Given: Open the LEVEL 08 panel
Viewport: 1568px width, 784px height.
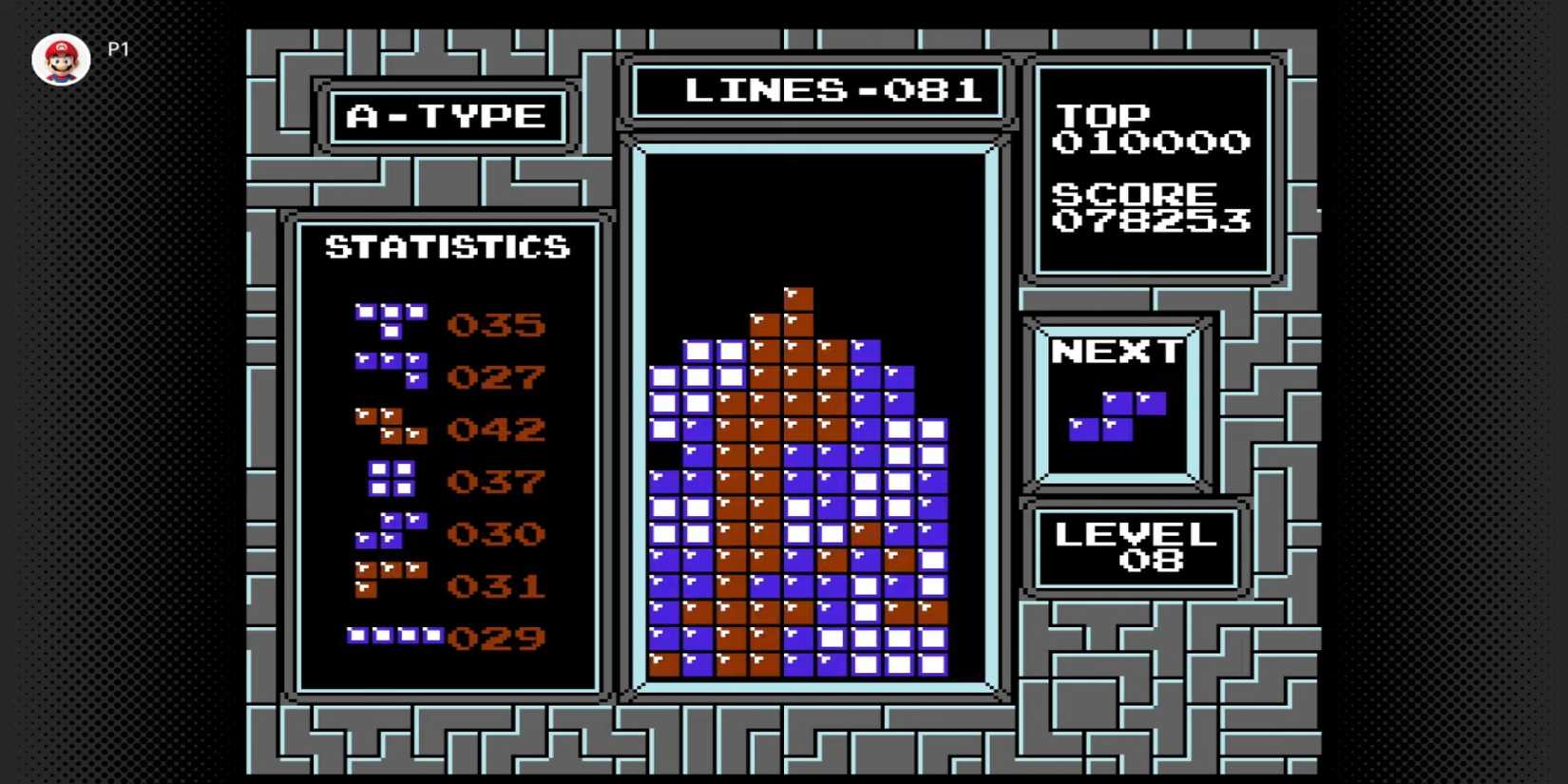Looking at the screenshot, I should click(1137, 548).
